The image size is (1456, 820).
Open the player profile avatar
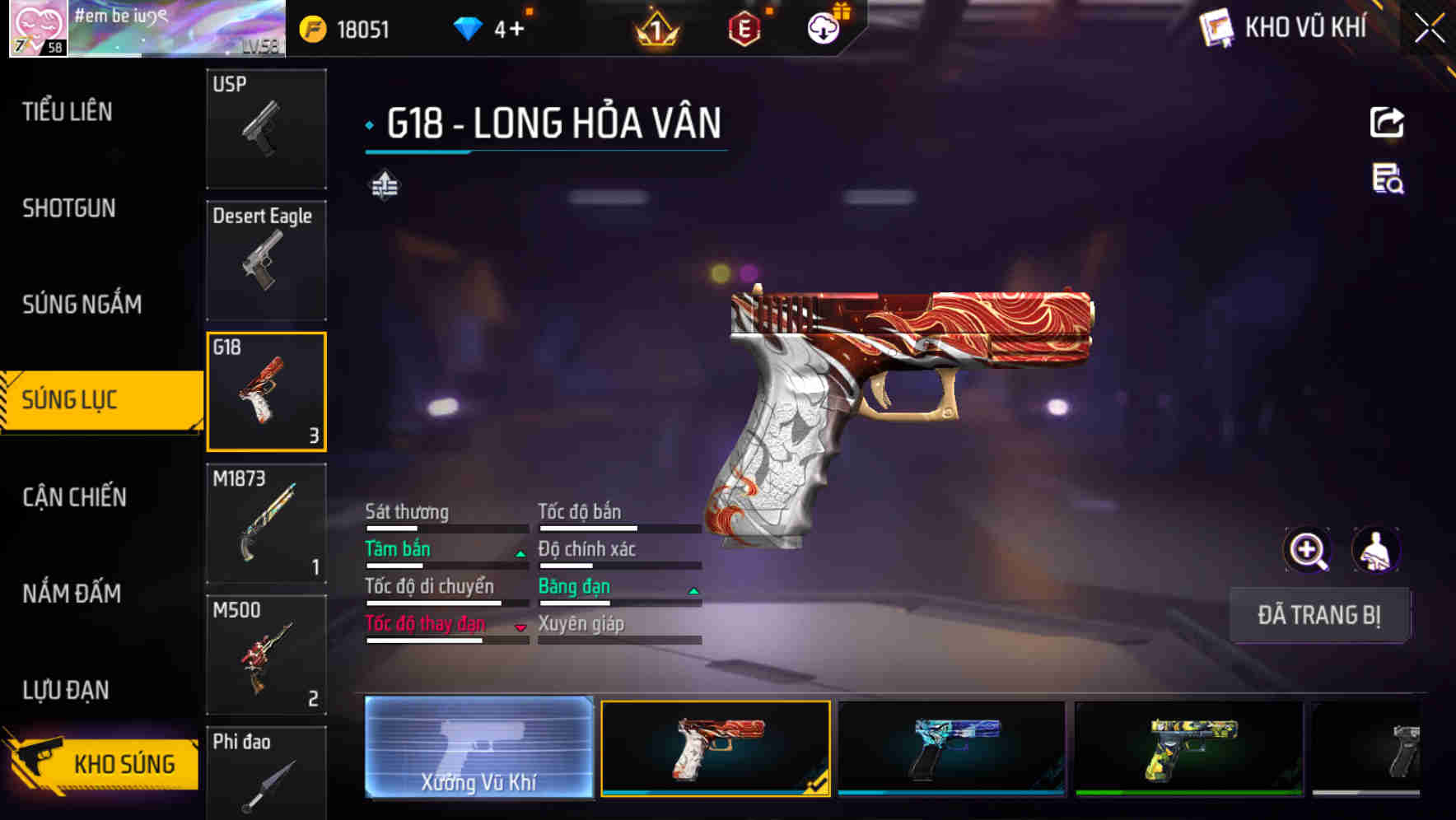tap(38, 29)
